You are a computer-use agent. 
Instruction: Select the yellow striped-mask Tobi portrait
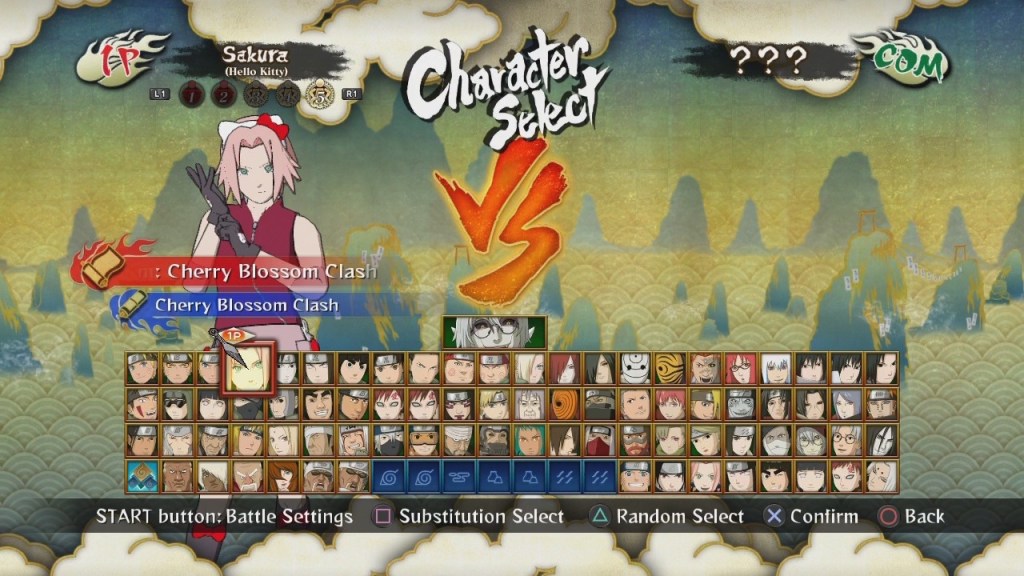click(x=669, y=369)
